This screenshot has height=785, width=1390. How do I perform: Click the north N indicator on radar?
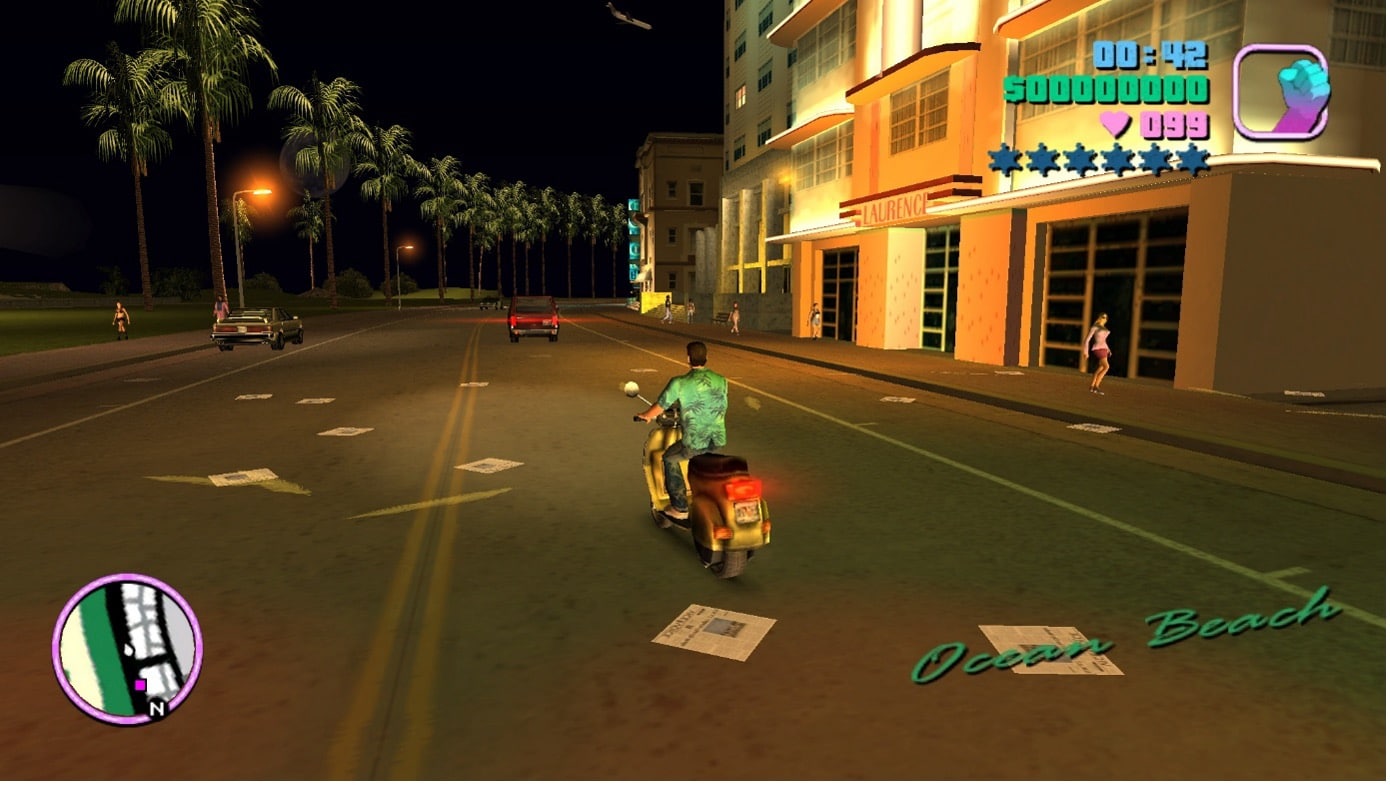[156, 708]
